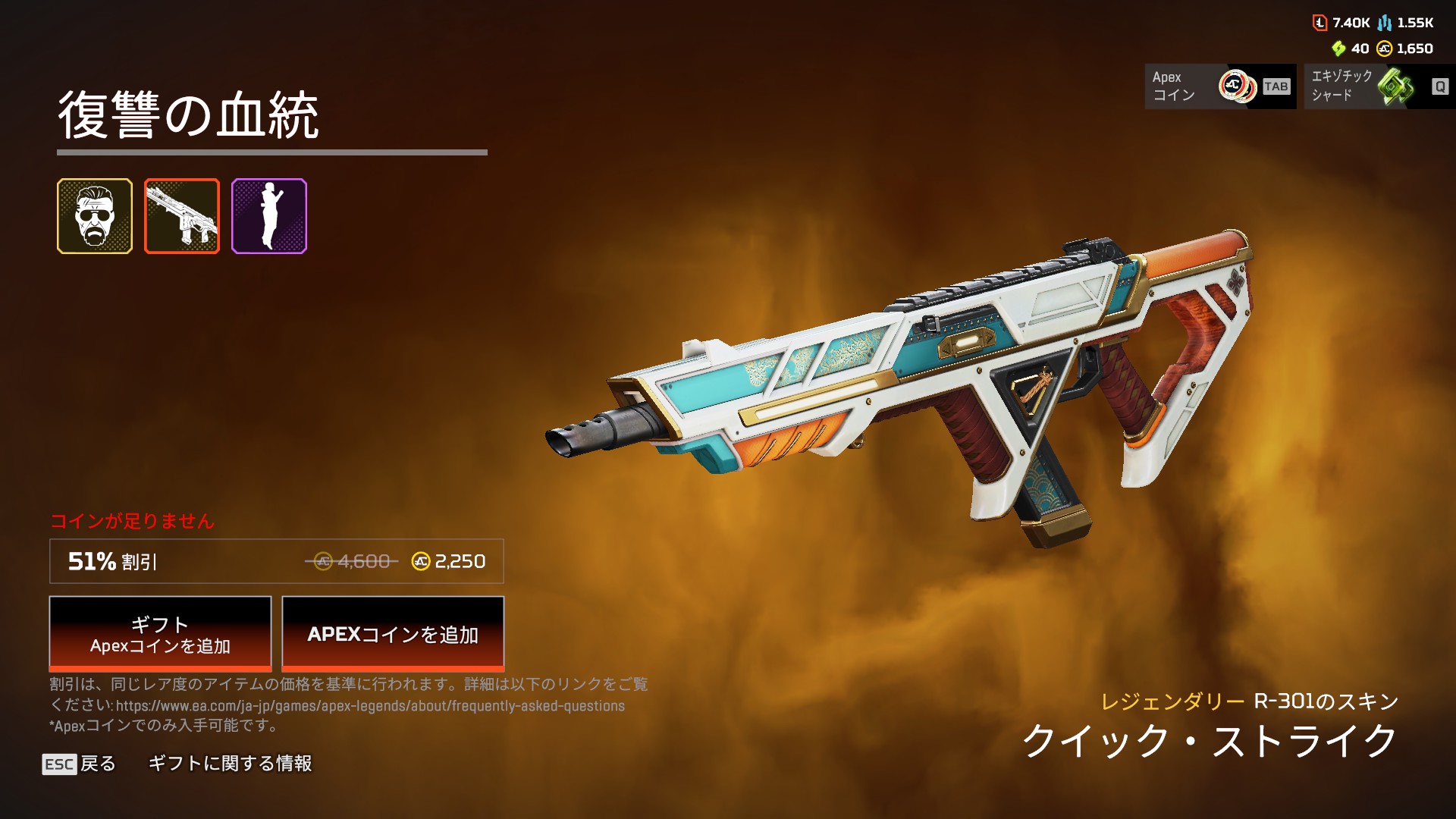
Task: Open the EA frequently-asked-questions link
Action: 370,706
